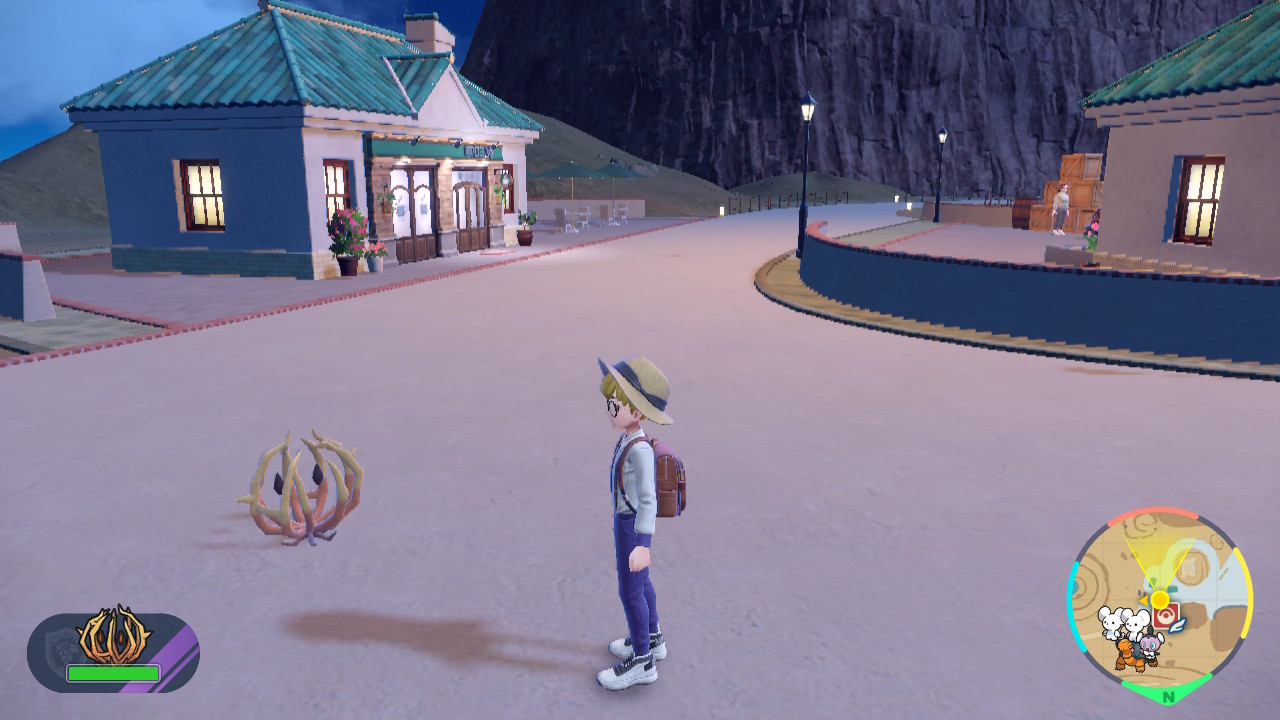Viewport: 1280px width, 720px height.
Task: Click the blue flying taxi wing icon
Action: 1178,626
